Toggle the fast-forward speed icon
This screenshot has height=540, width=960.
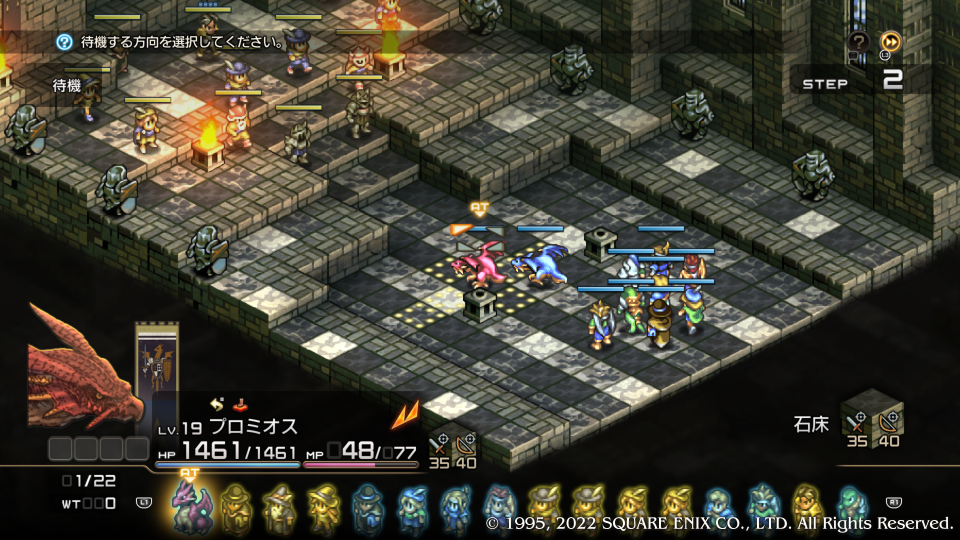(x=889, y=41)
